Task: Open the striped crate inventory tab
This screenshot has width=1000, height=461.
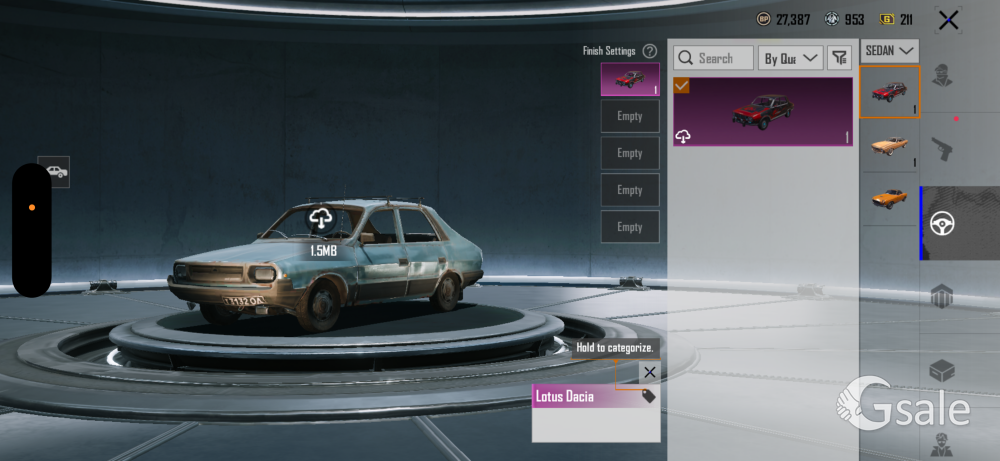Action: 941,296
